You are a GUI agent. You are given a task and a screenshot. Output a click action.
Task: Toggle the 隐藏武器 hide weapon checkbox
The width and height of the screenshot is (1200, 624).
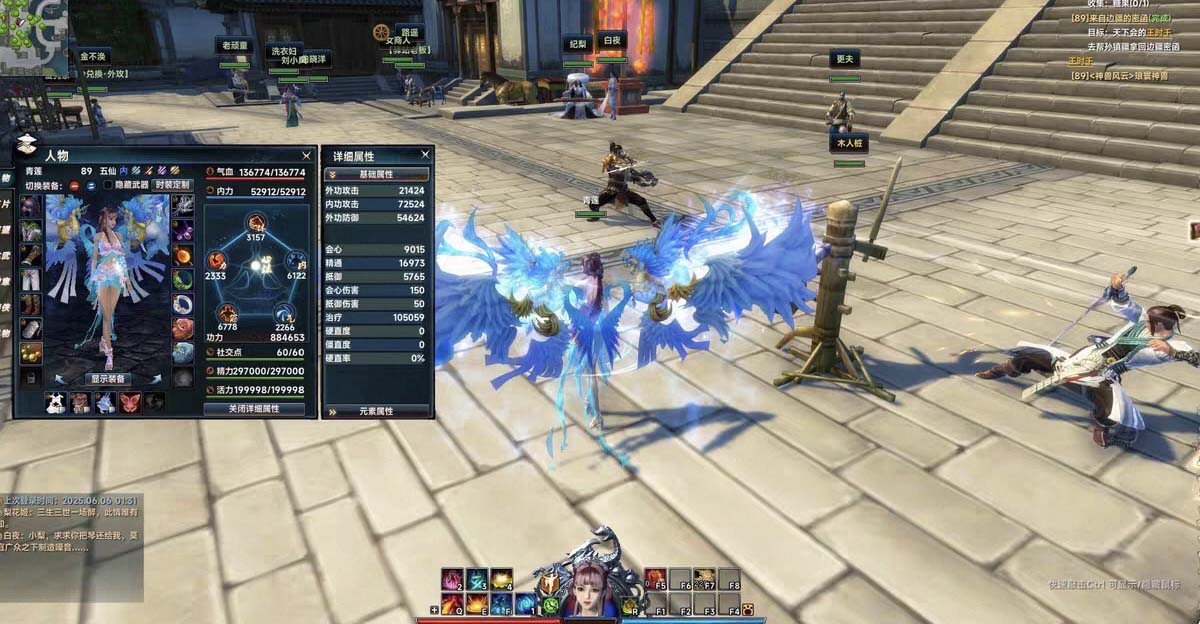click(x=108, y=185)
